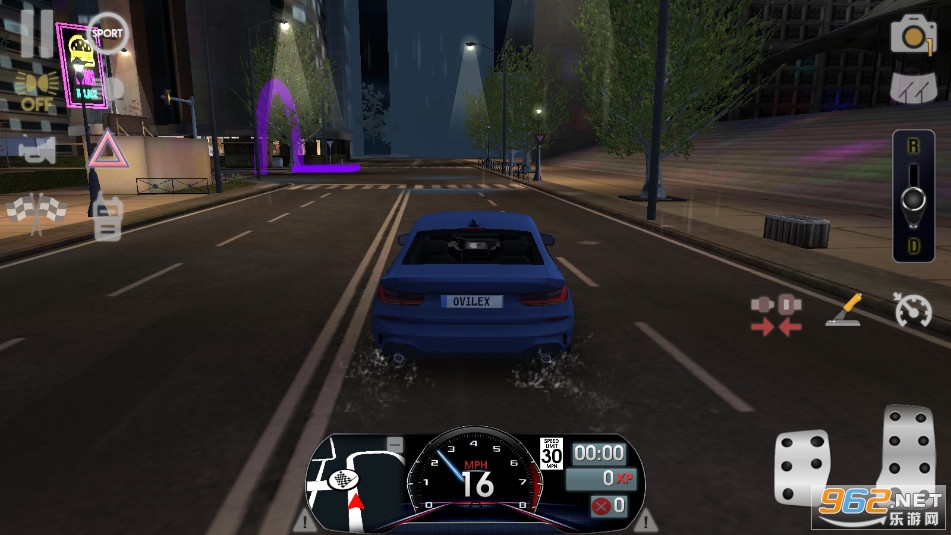Honk the horn
This screenshot has height=535, width=951.
click(36, 150)
